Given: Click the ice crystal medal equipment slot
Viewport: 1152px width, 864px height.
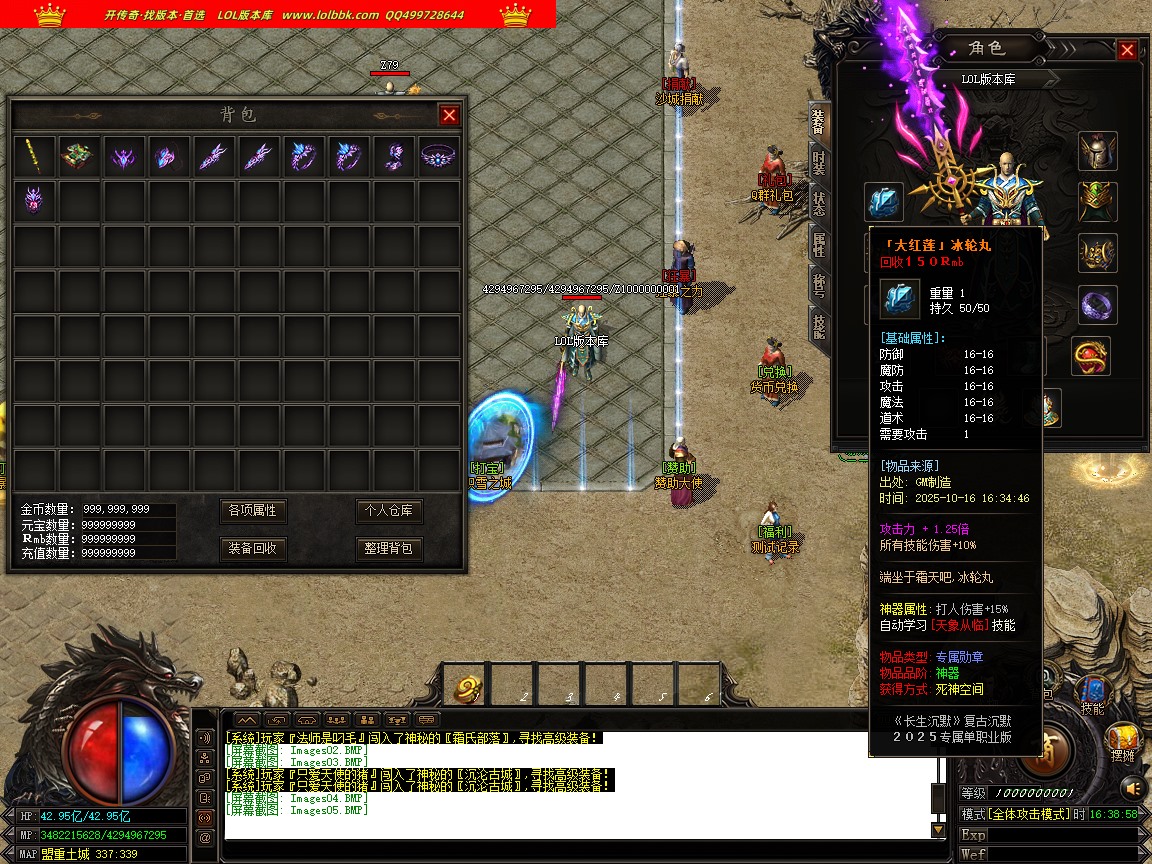Looking at the screenshot, I should point(884,202).
